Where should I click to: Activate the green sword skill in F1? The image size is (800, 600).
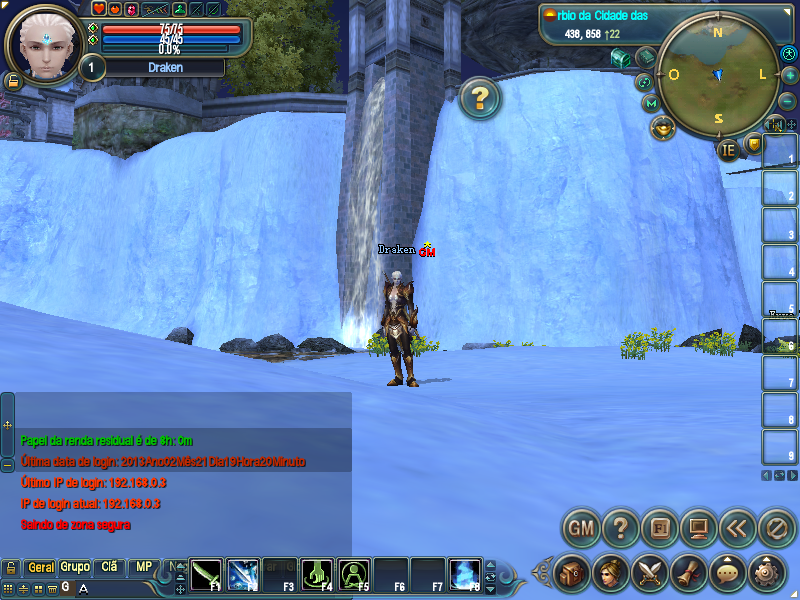pos(206,574)
